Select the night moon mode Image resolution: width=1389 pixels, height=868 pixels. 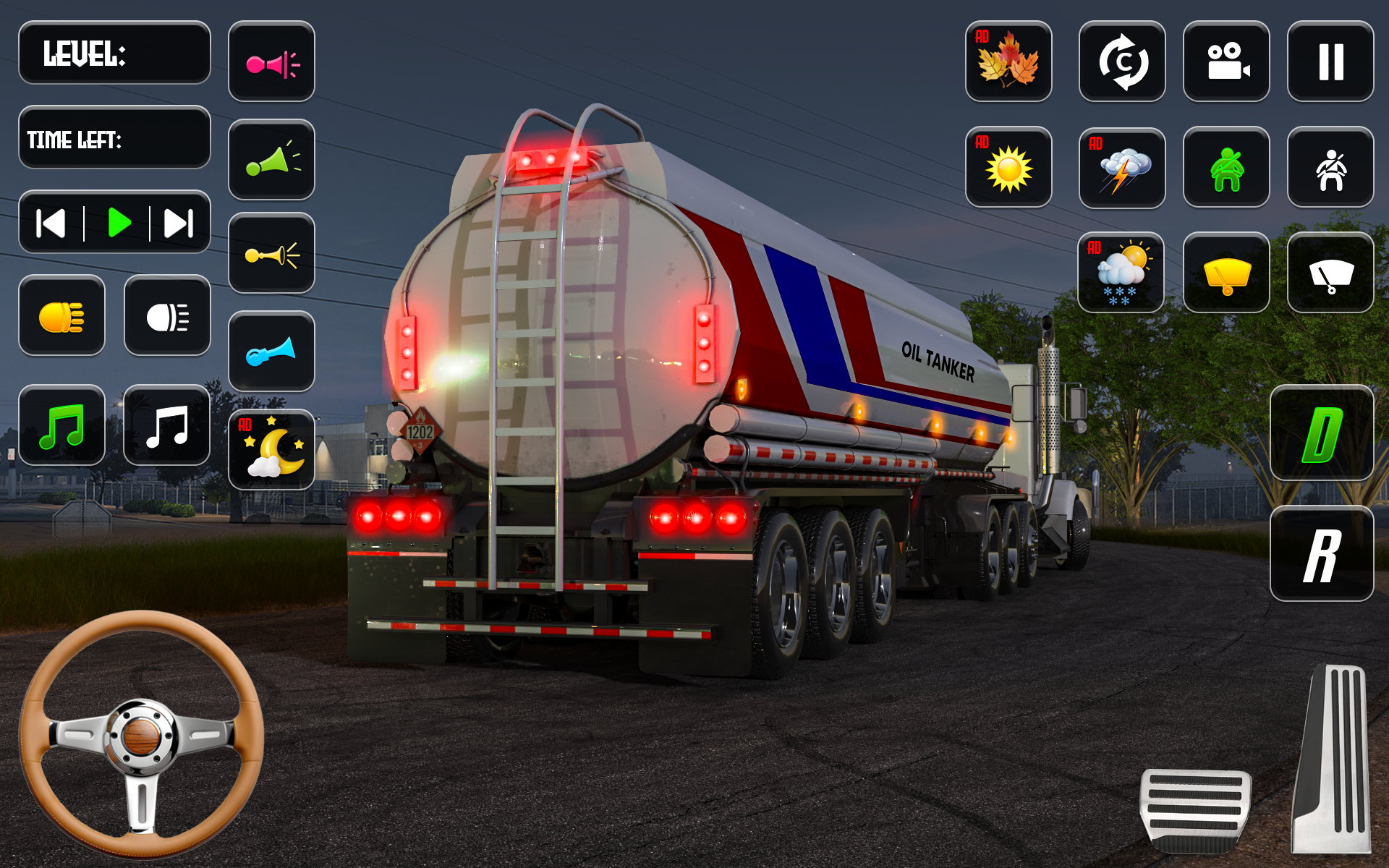271,450
